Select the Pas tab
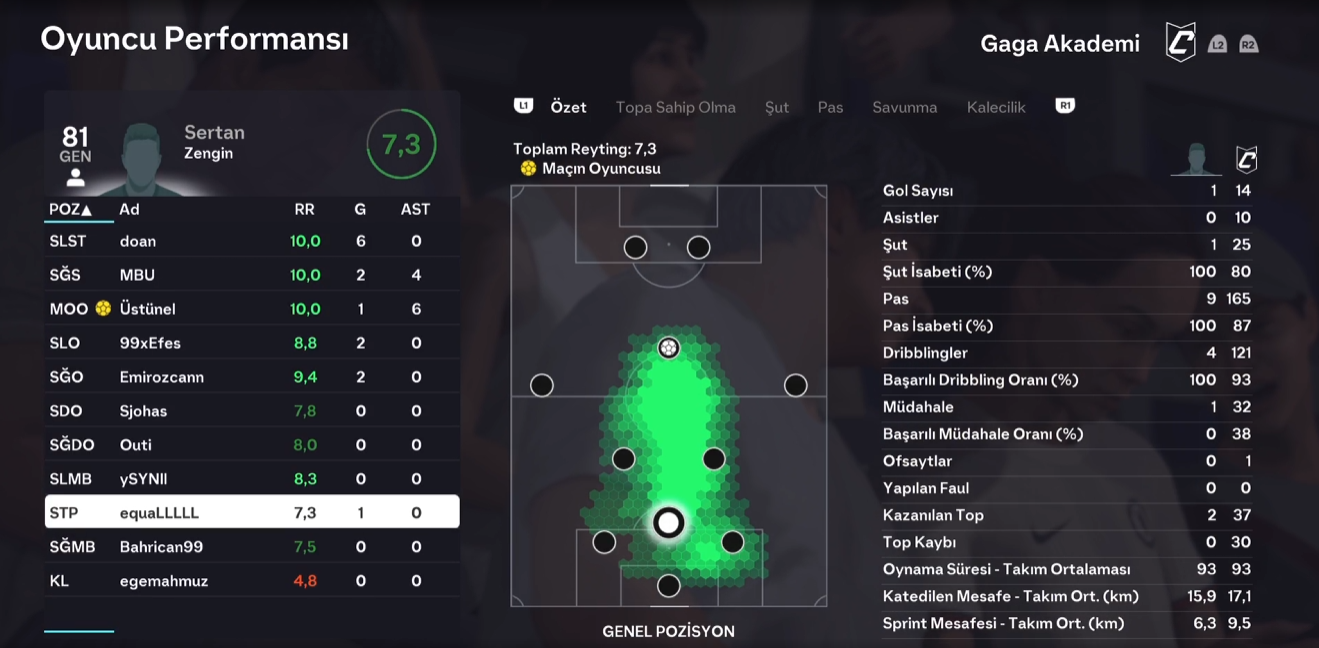The width and height of the screenshot is (1319, 648). tap(830, 107)
